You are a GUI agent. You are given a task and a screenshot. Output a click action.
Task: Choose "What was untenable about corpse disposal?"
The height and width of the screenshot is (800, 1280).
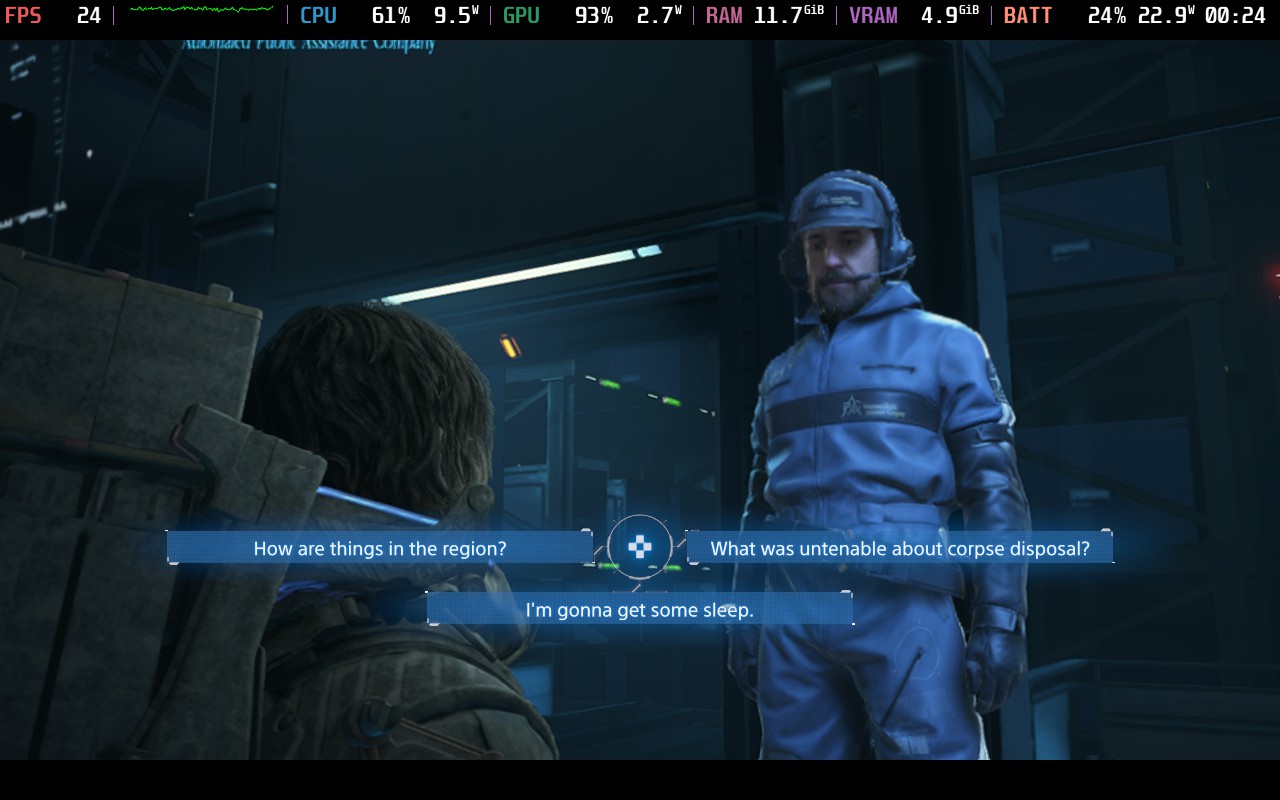(x=899, y=548)
